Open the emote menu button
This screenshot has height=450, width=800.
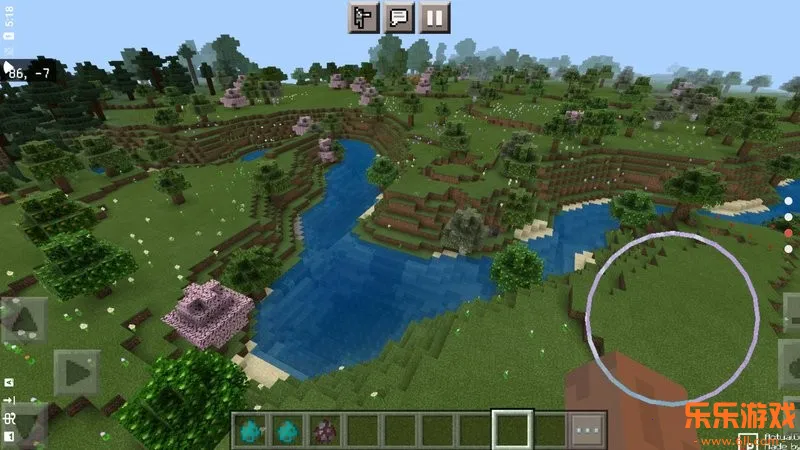(x=364, y=17)
